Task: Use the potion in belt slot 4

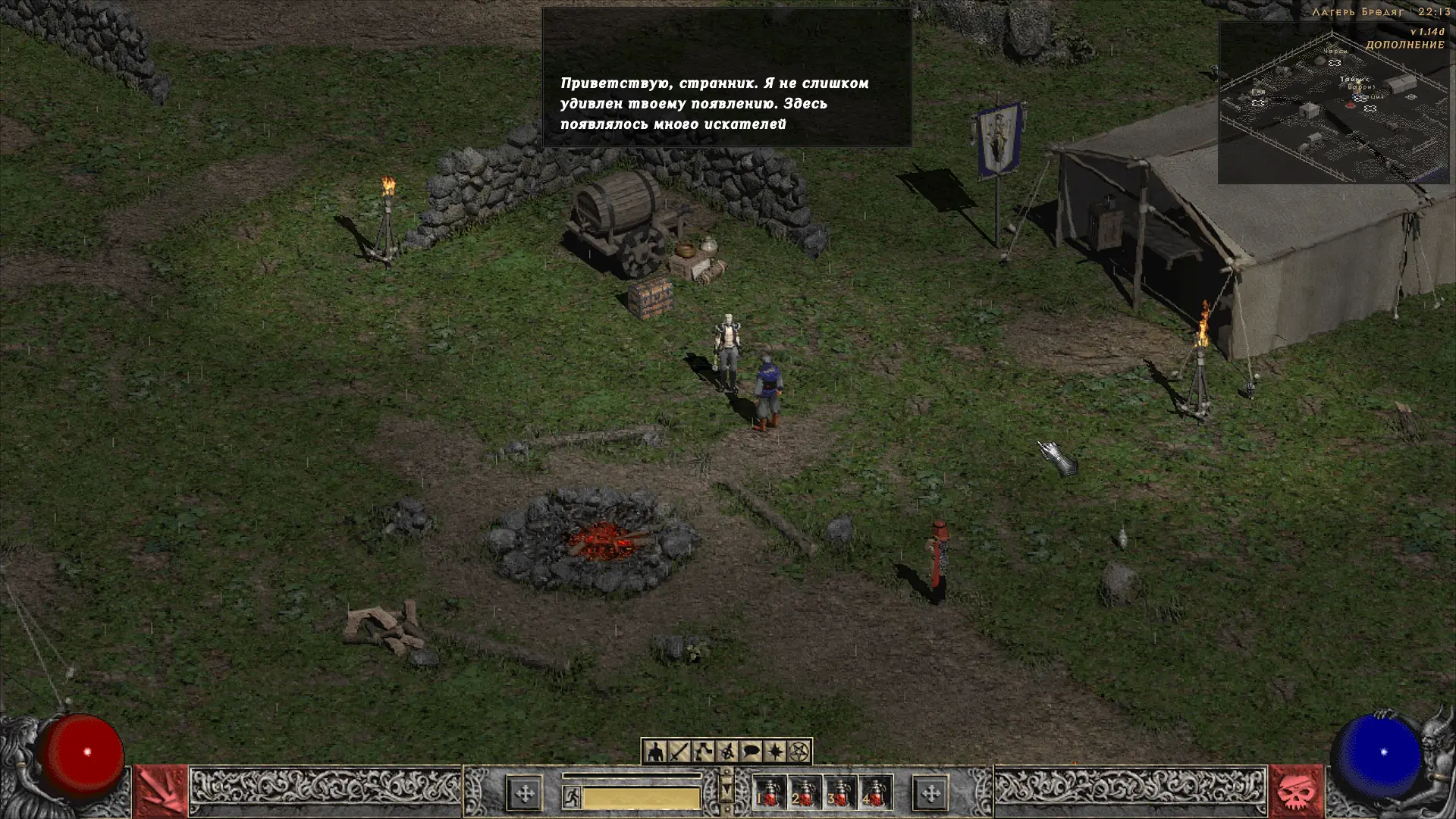Action: pyautogui.click(x=875, y=794)
